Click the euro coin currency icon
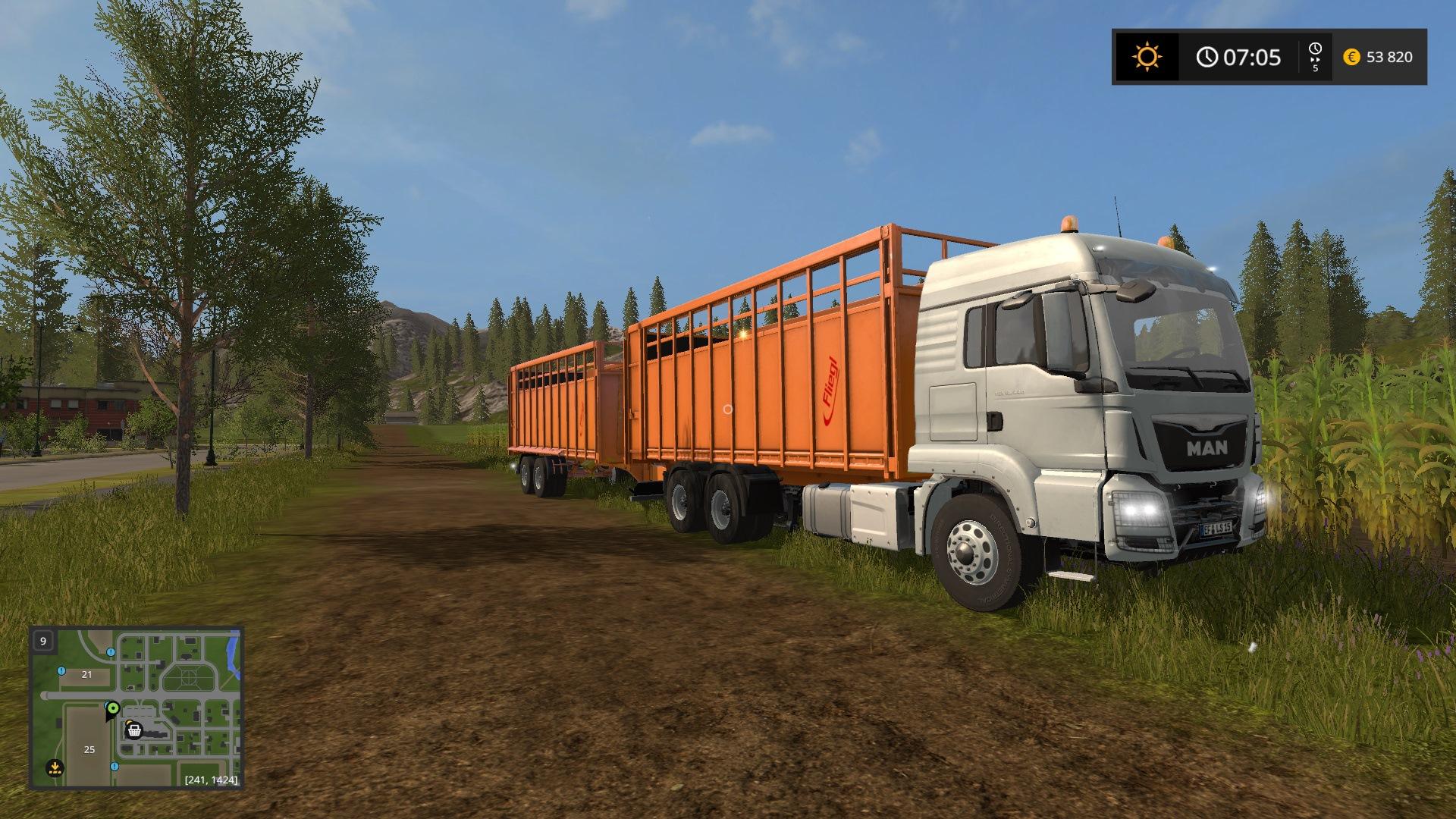1456x819 pixels. [x=1351, y=57]
